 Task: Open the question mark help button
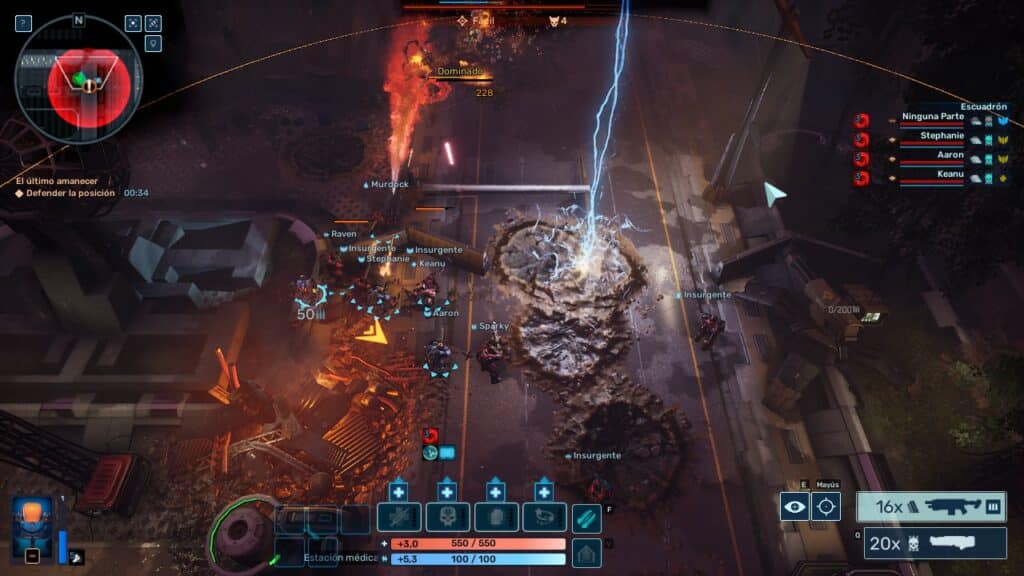pyautogui.click(x=23, y=23)
